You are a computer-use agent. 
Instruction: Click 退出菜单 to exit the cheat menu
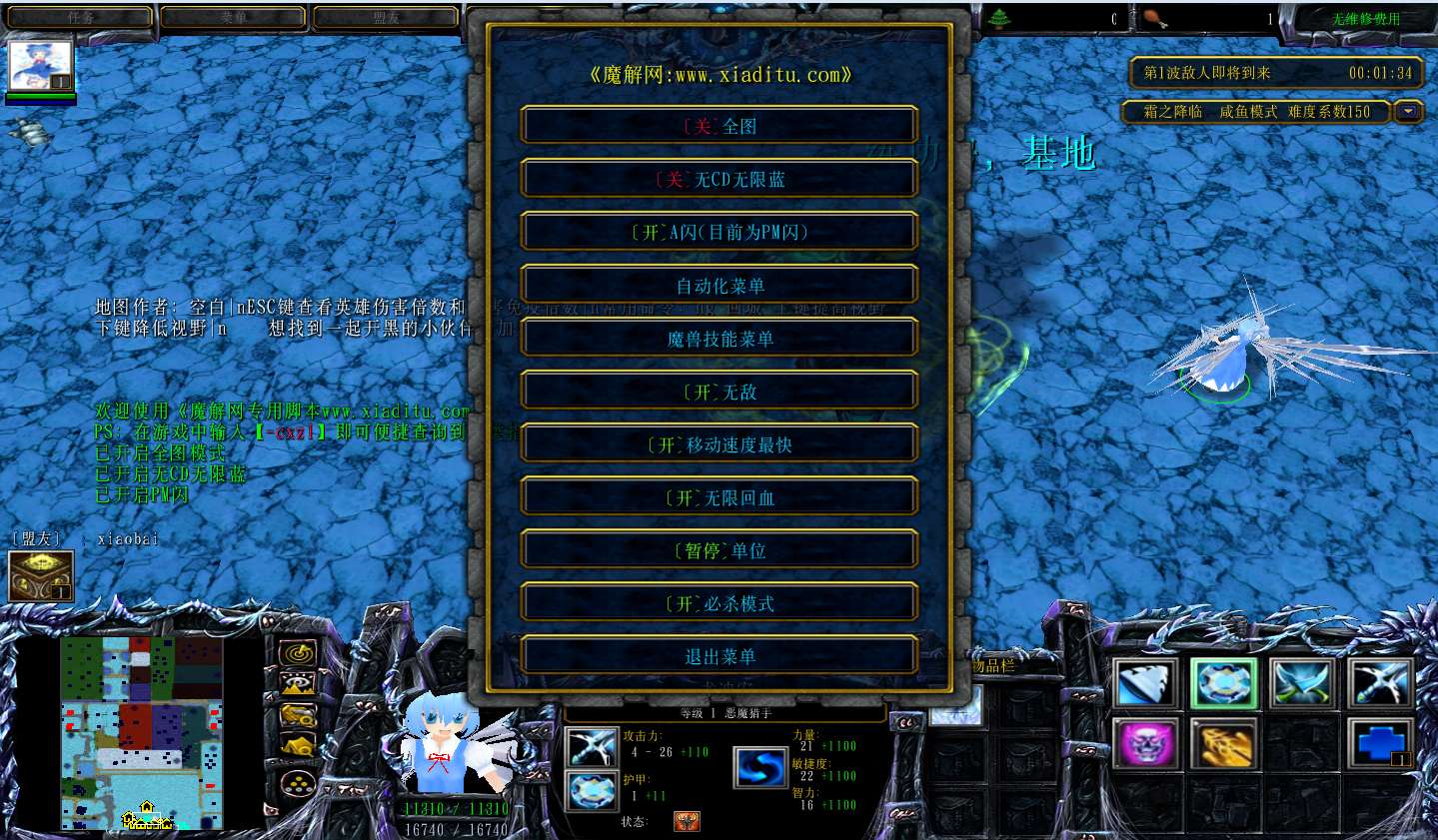[x=719, y=655]
